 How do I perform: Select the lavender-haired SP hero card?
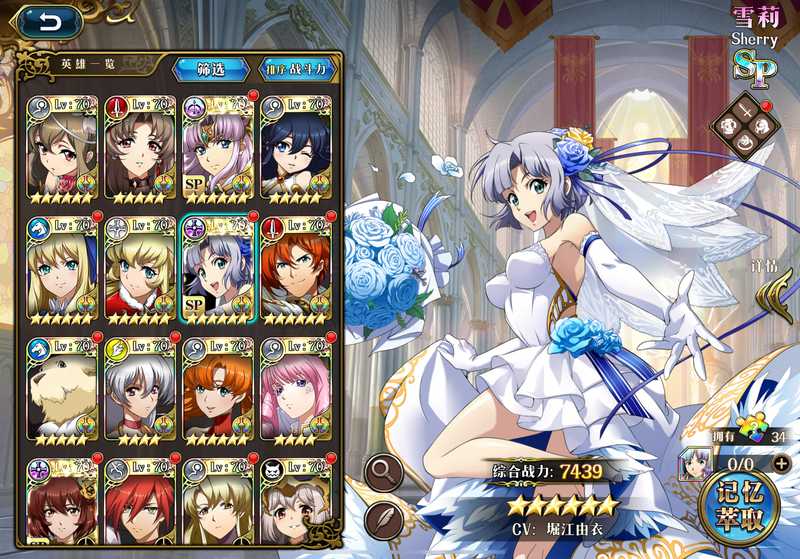217,146
